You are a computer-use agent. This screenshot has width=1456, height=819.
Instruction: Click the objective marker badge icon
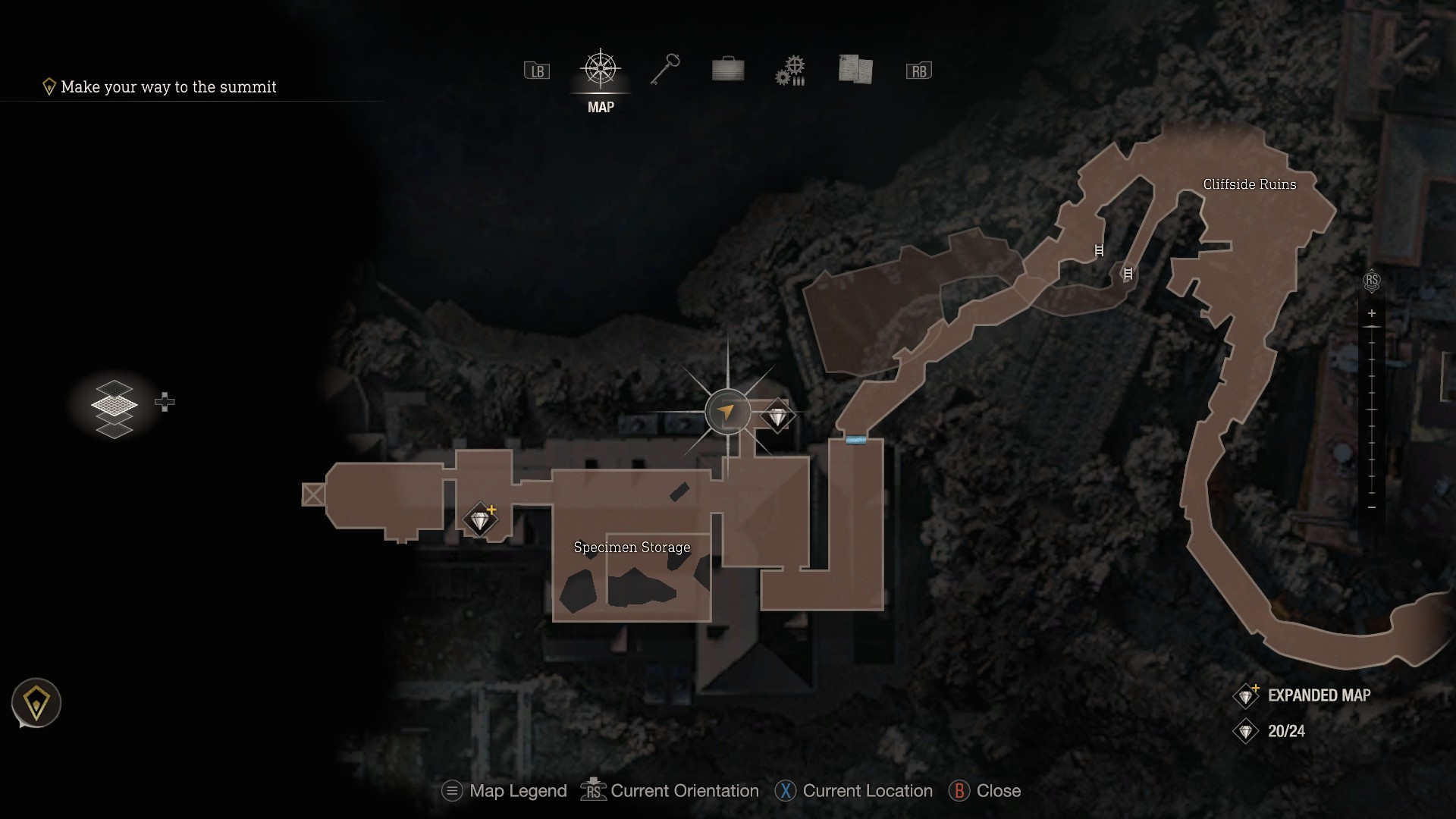tap(36, 704)
